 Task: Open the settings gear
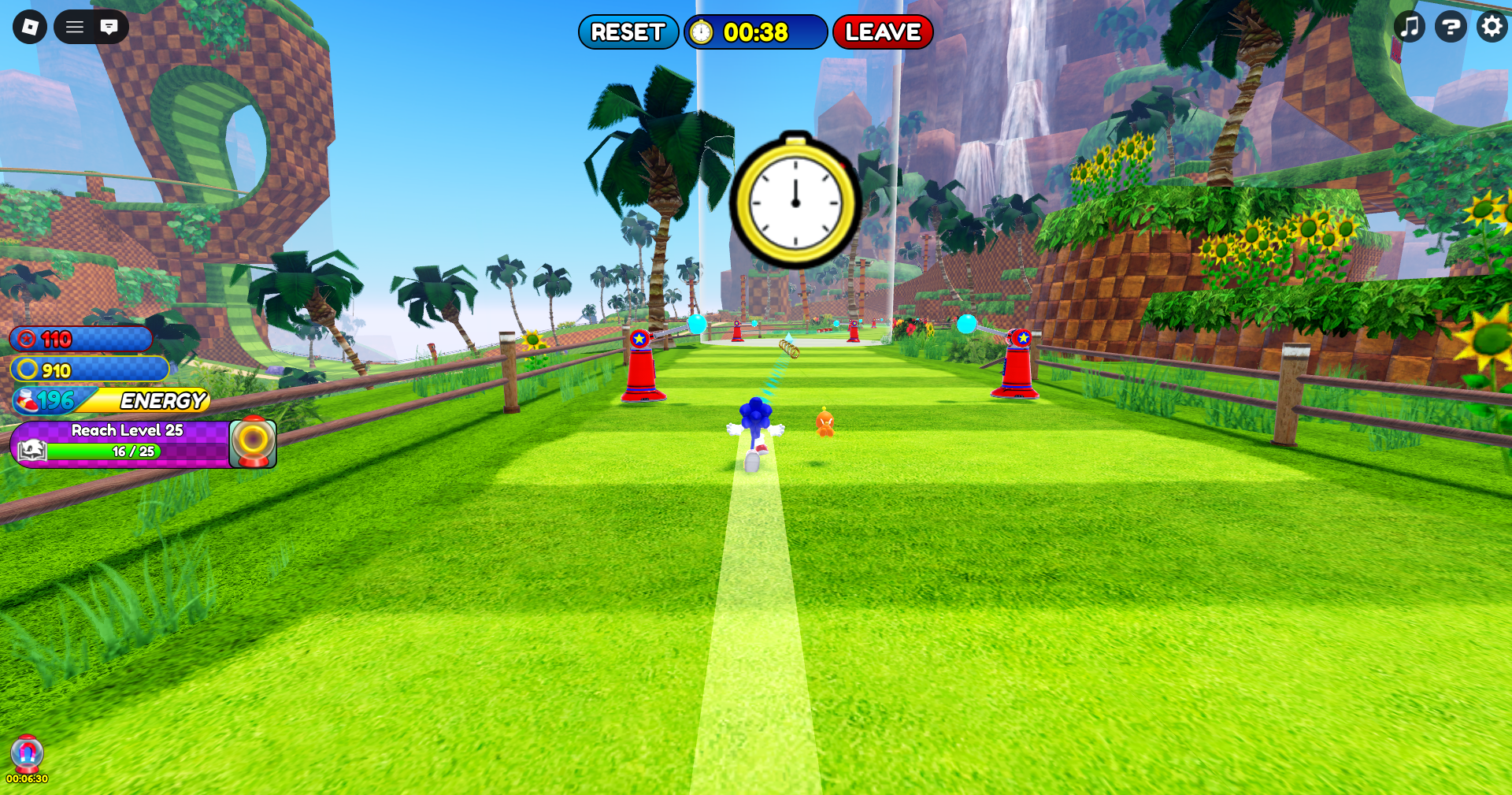[x=1492, y=27]
